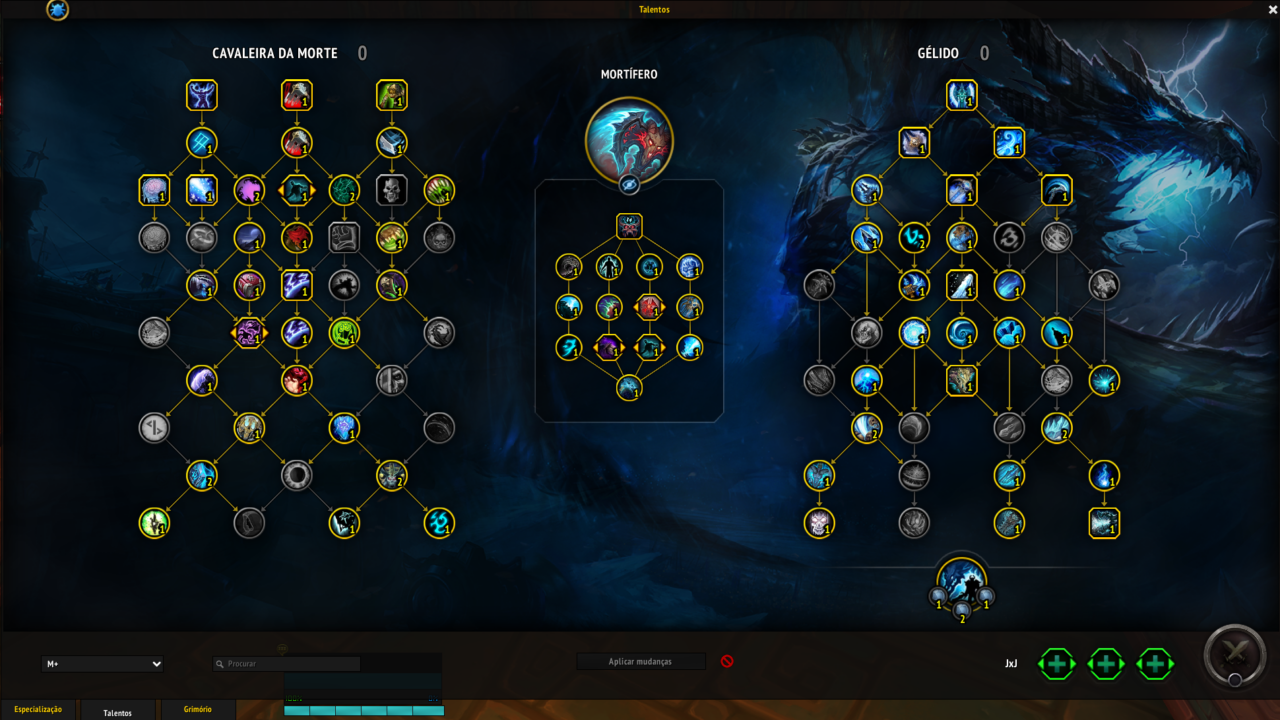Screen dimensions: 1280x720
Task: Select the Talentos tab
Action: (118, 712)
